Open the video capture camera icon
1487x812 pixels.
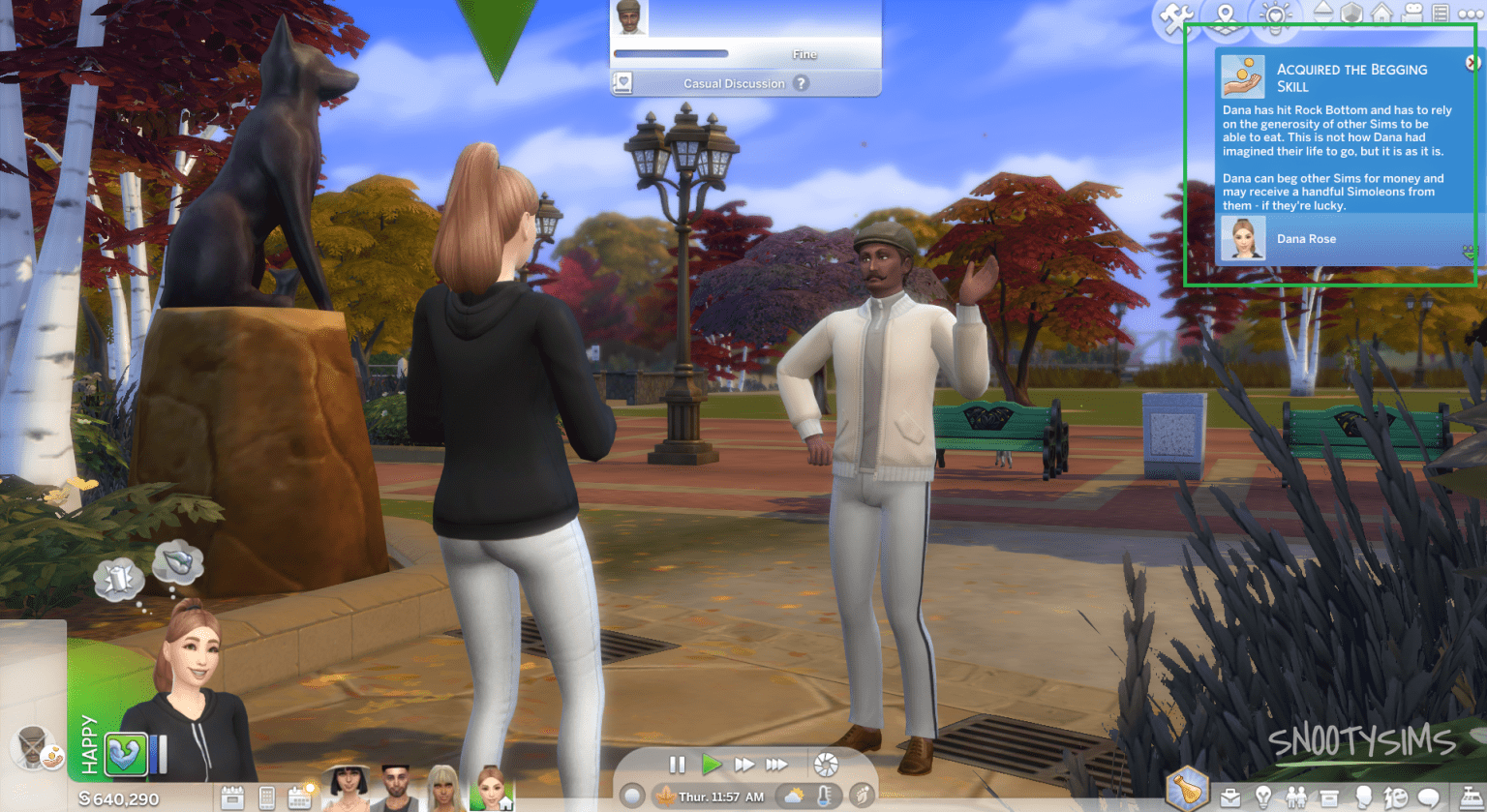tap(1411, 13)
